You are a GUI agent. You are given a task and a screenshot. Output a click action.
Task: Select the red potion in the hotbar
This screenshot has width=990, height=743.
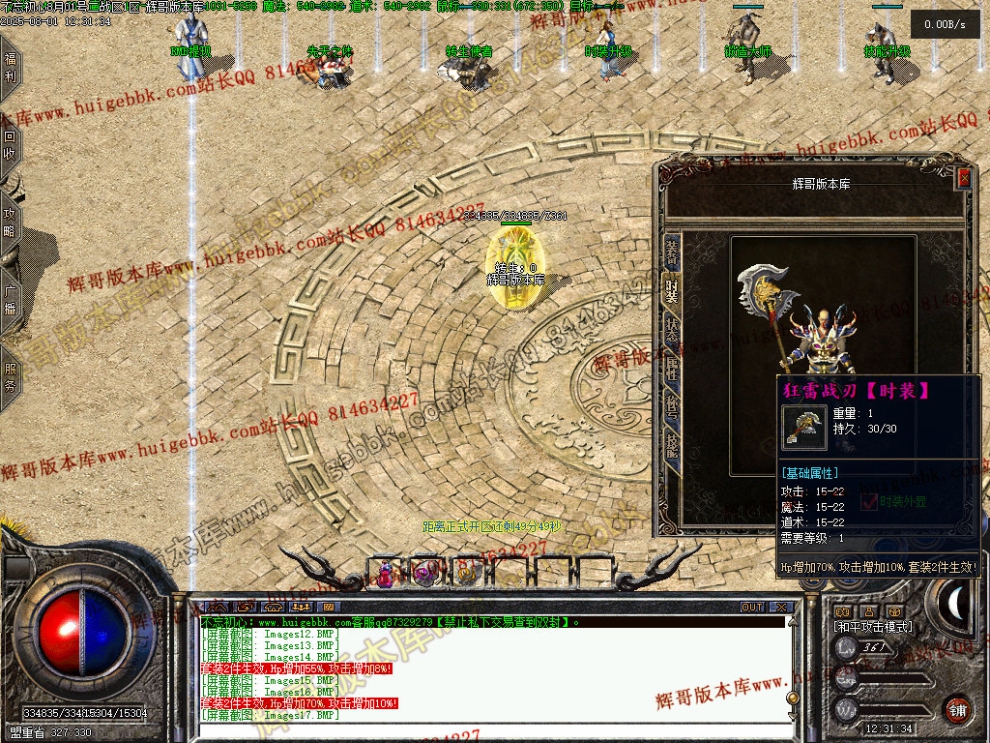coord(385,573)
